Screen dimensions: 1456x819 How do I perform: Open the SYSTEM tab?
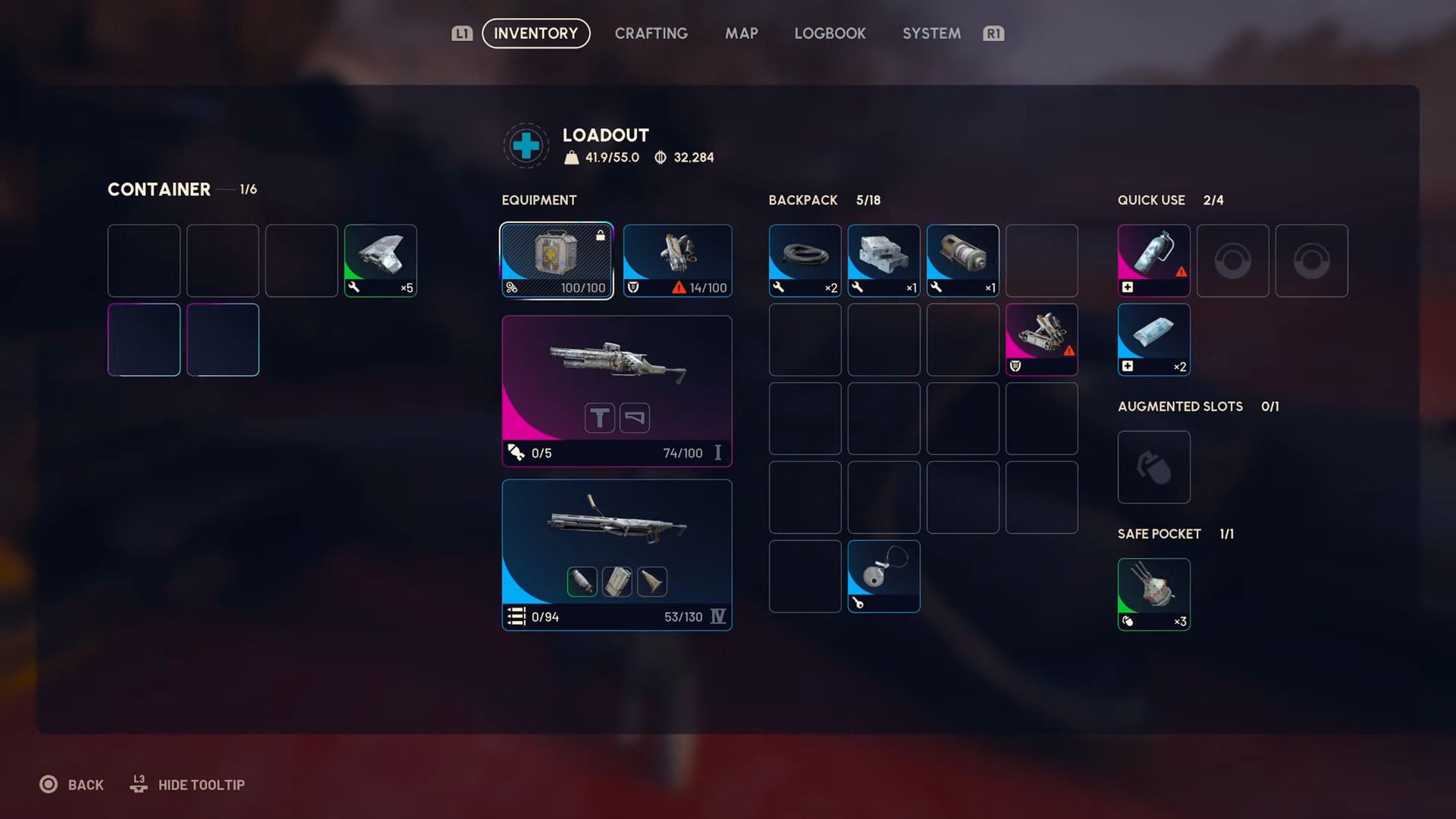click(931, 33)
